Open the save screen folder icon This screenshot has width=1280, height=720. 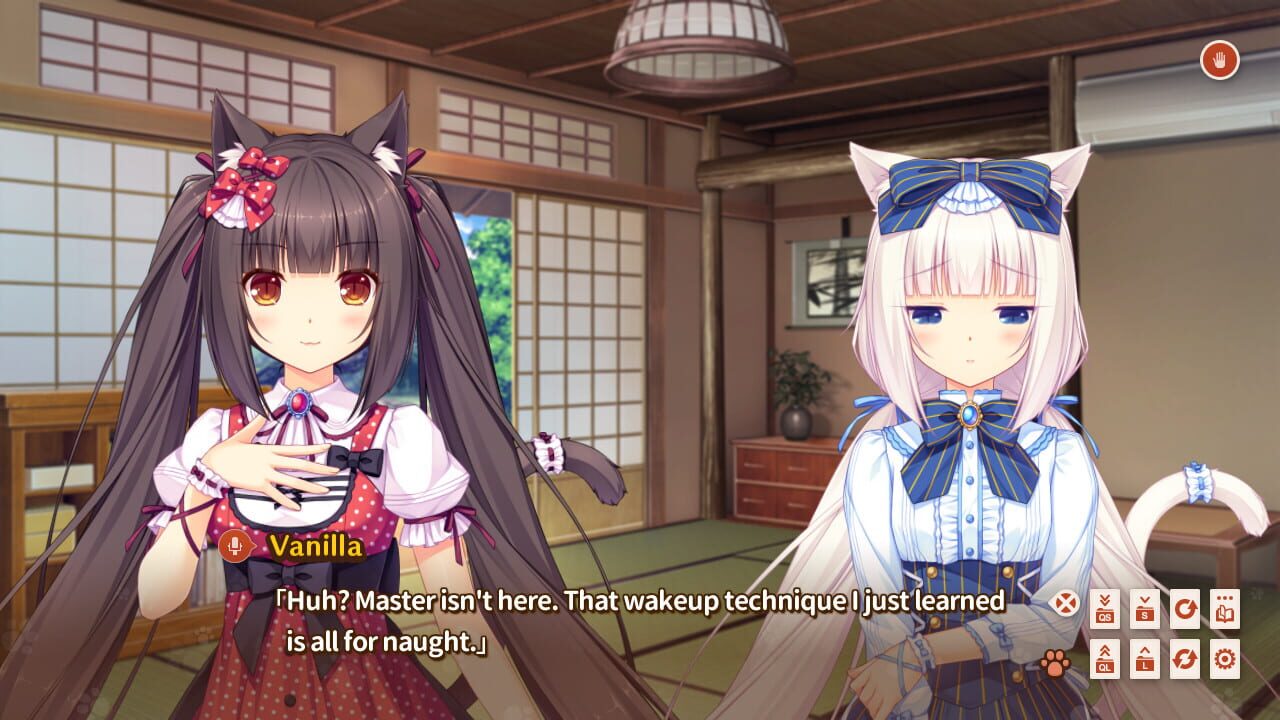pos(1145,608)
